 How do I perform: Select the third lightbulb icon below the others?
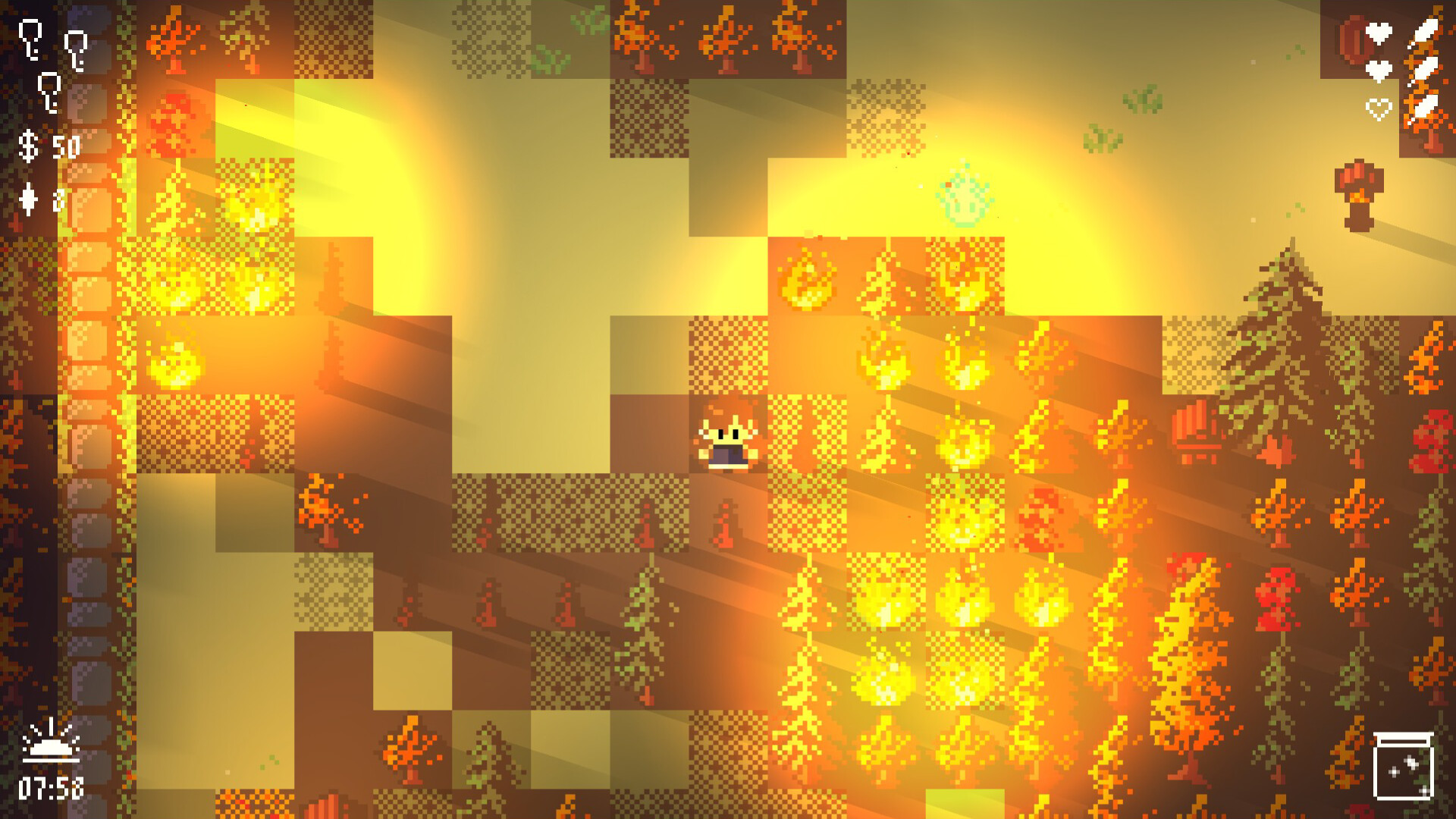click(50, 91)
